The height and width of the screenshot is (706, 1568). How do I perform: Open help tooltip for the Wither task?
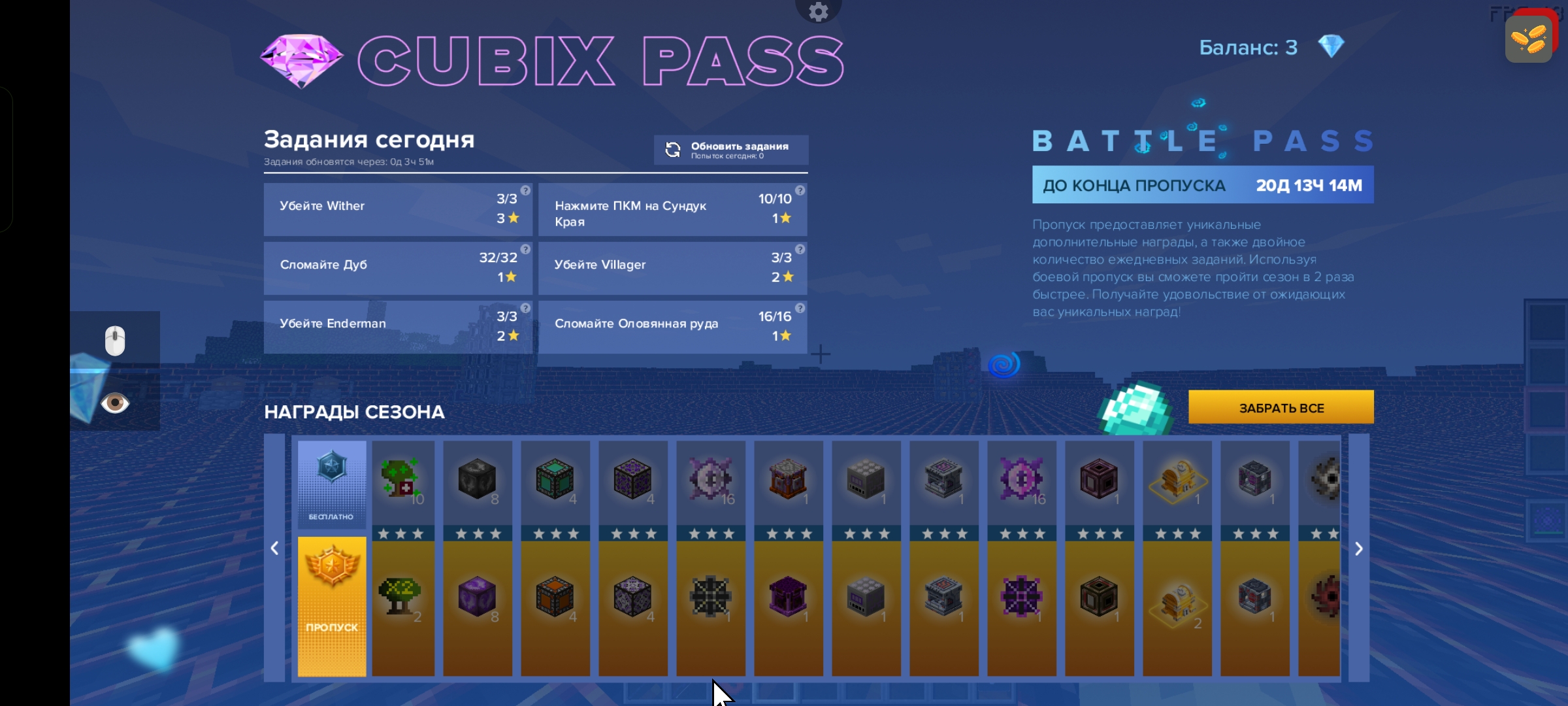coord(525,190)
